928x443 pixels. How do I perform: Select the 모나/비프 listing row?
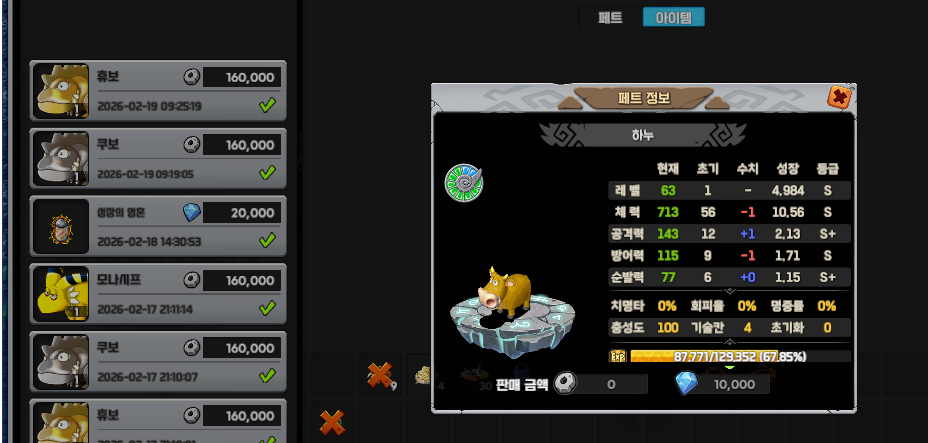[159, 294]
